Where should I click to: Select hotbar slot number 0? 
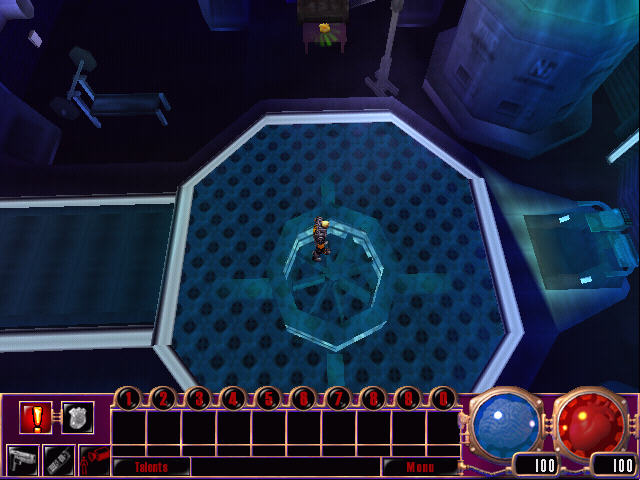tap(443, 399)
